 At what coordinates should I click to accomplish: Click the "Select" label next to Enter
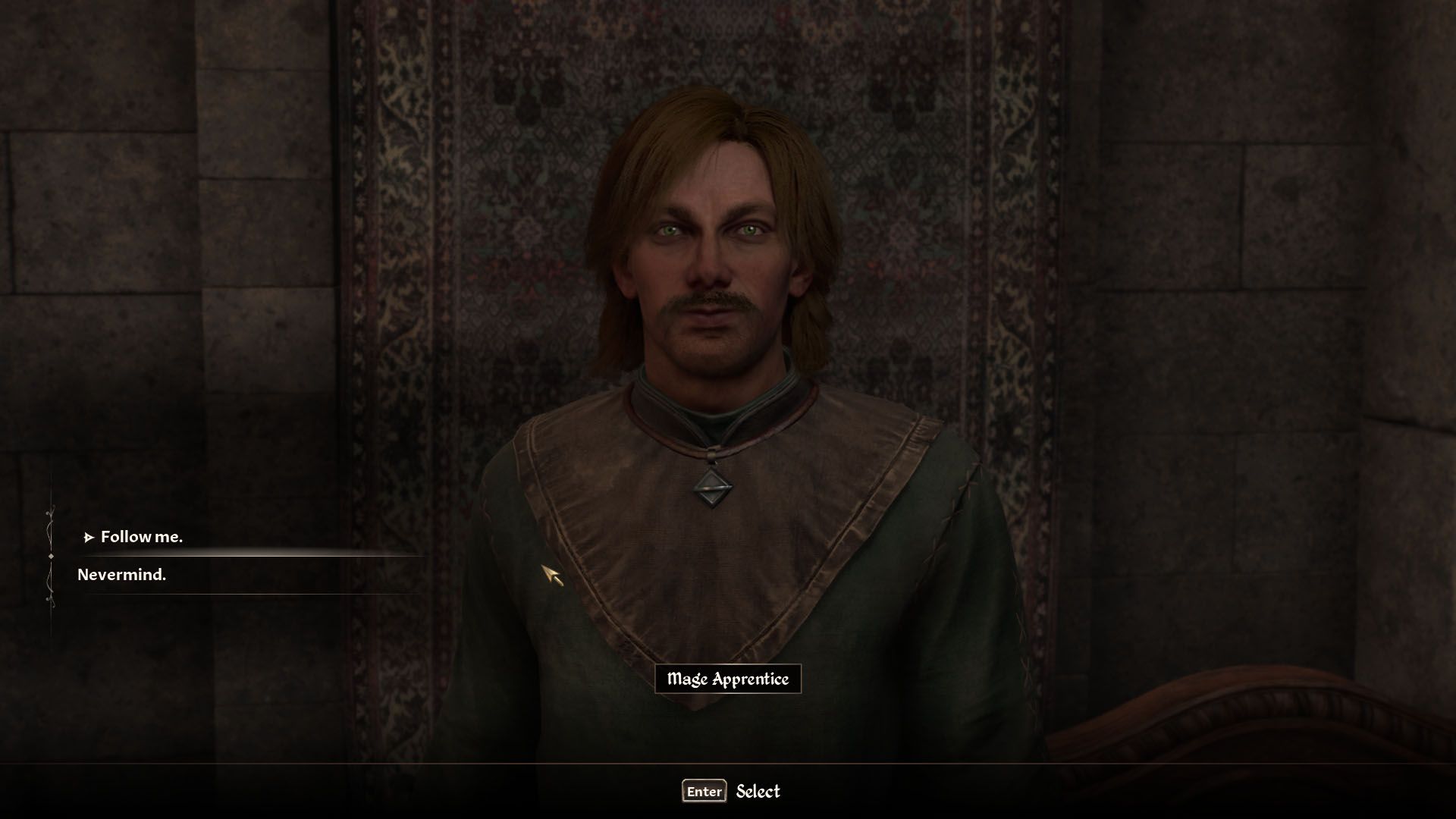(758, 792)
